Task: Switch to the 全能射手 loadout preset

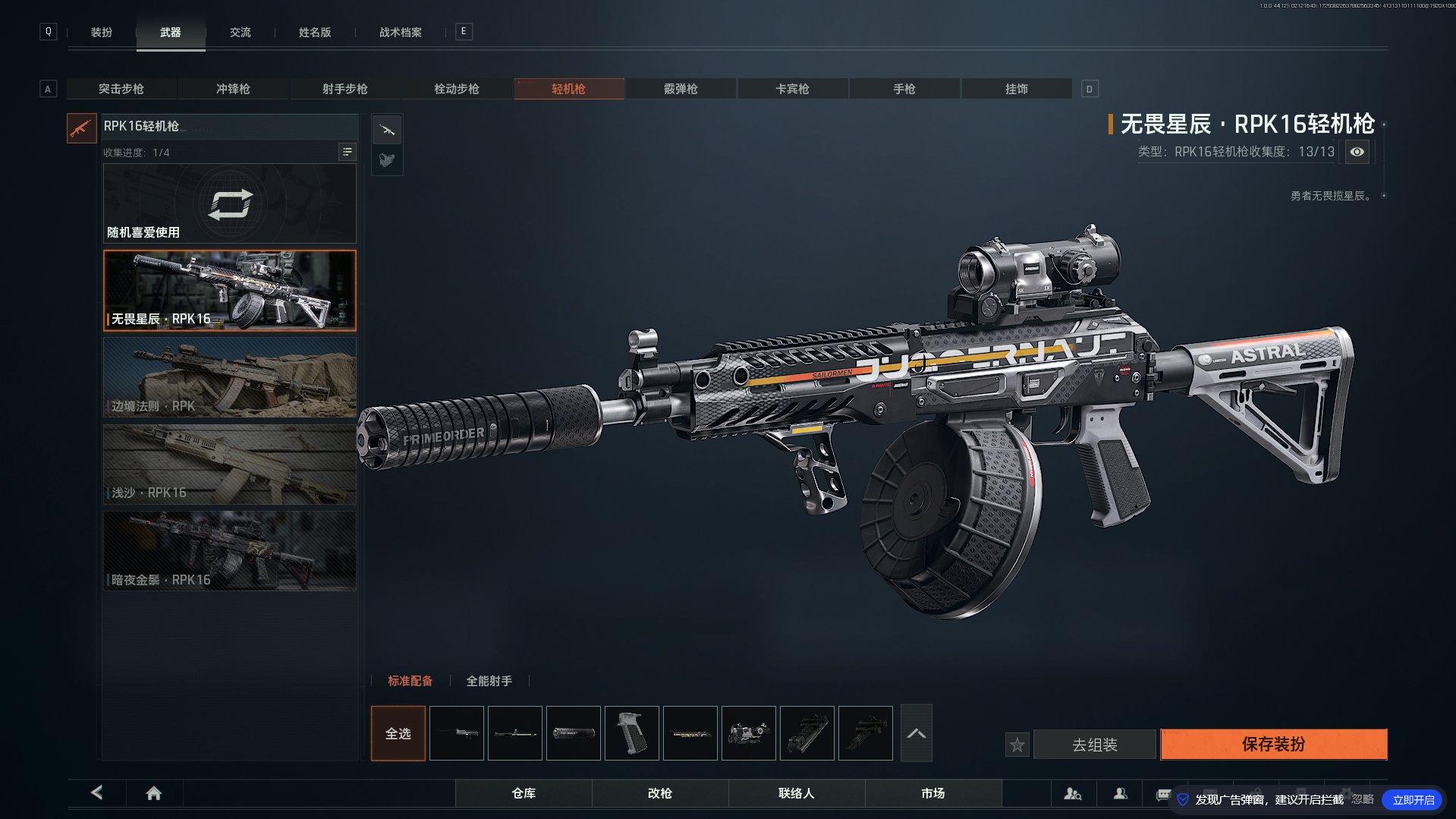Action: coord(489,681)
